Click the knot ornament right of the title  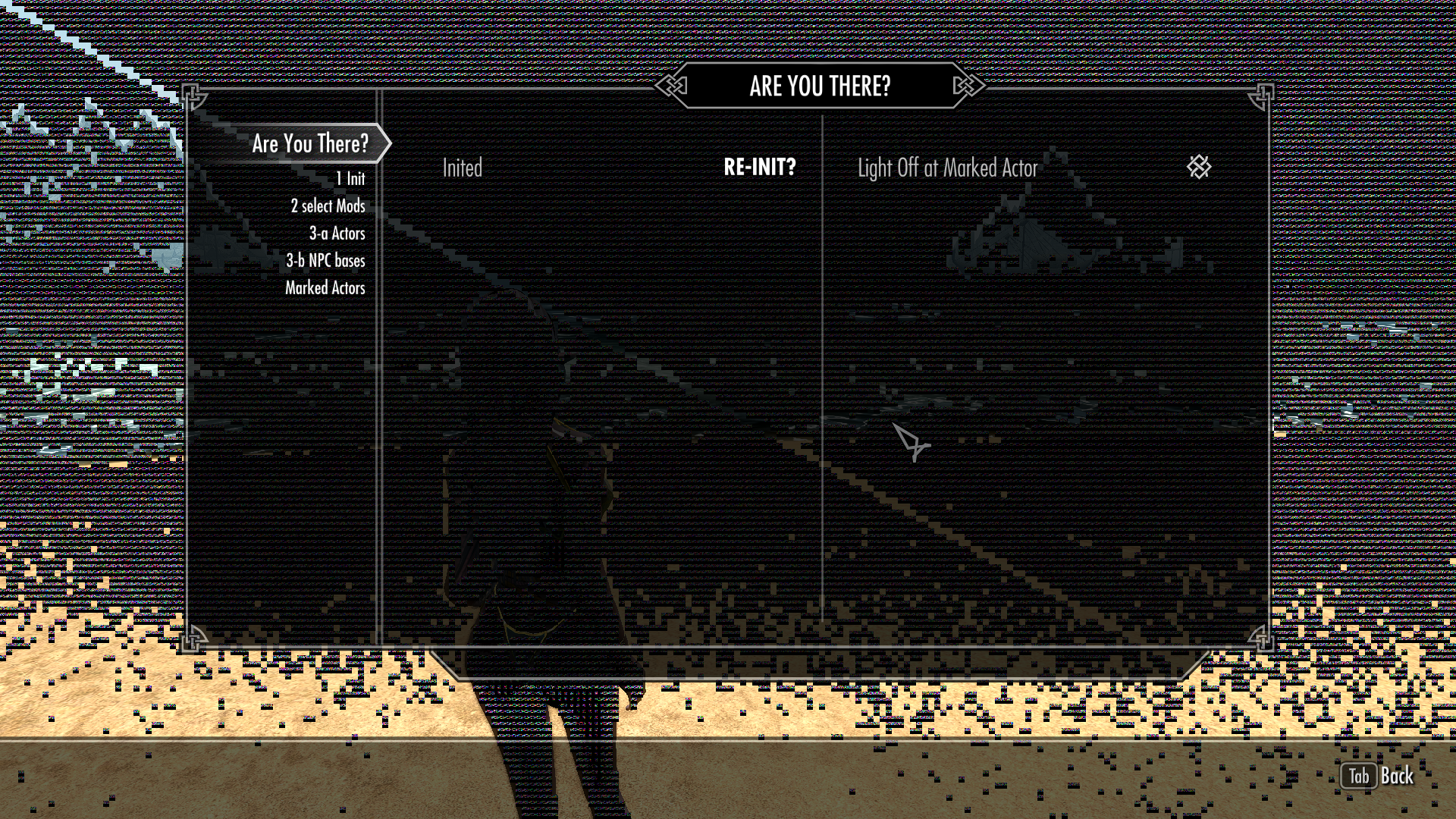click(965, 86)
